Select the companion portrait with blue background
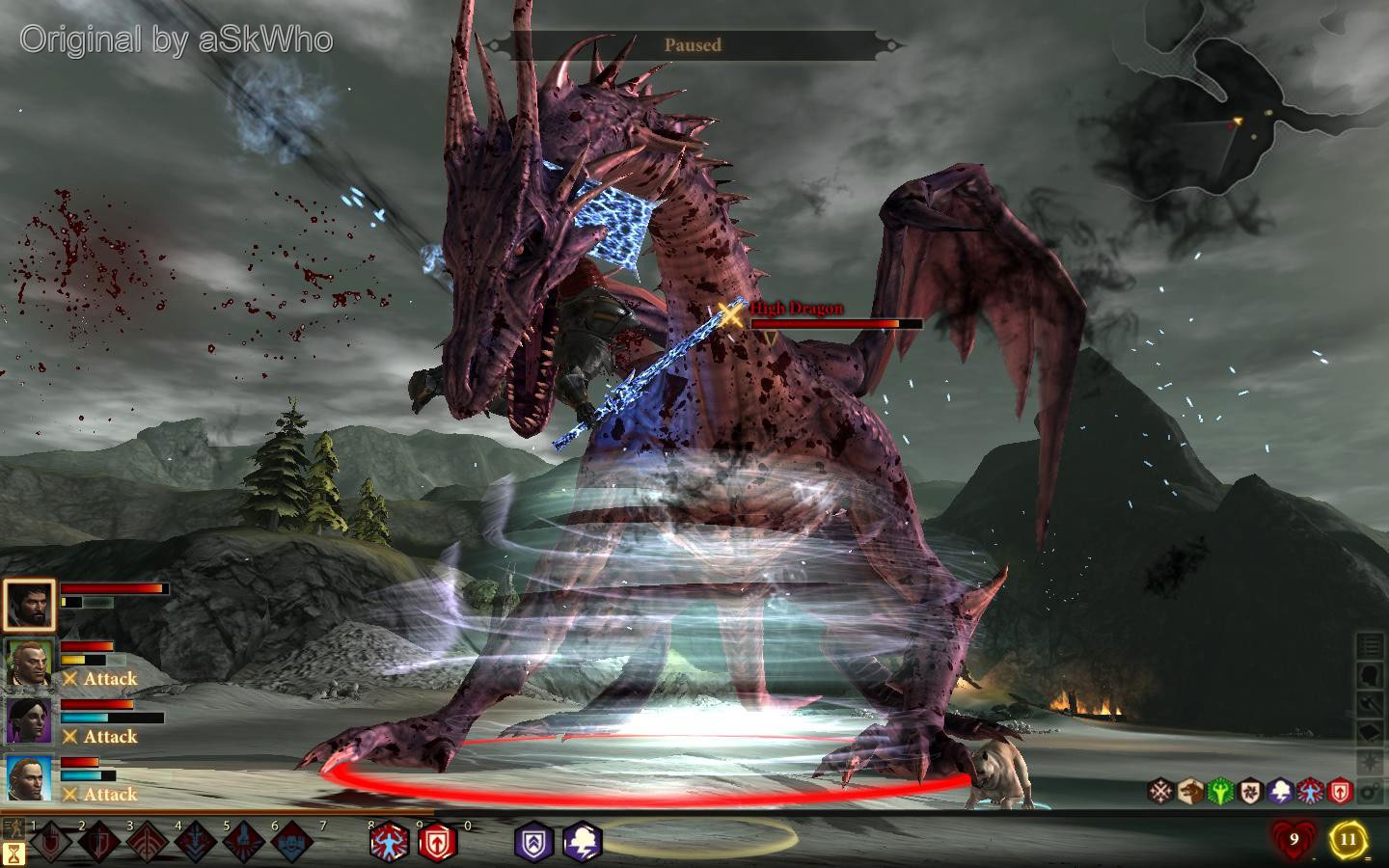This screenshot has height=868, width=1389. pyautogui.click(x=29, y=779)
